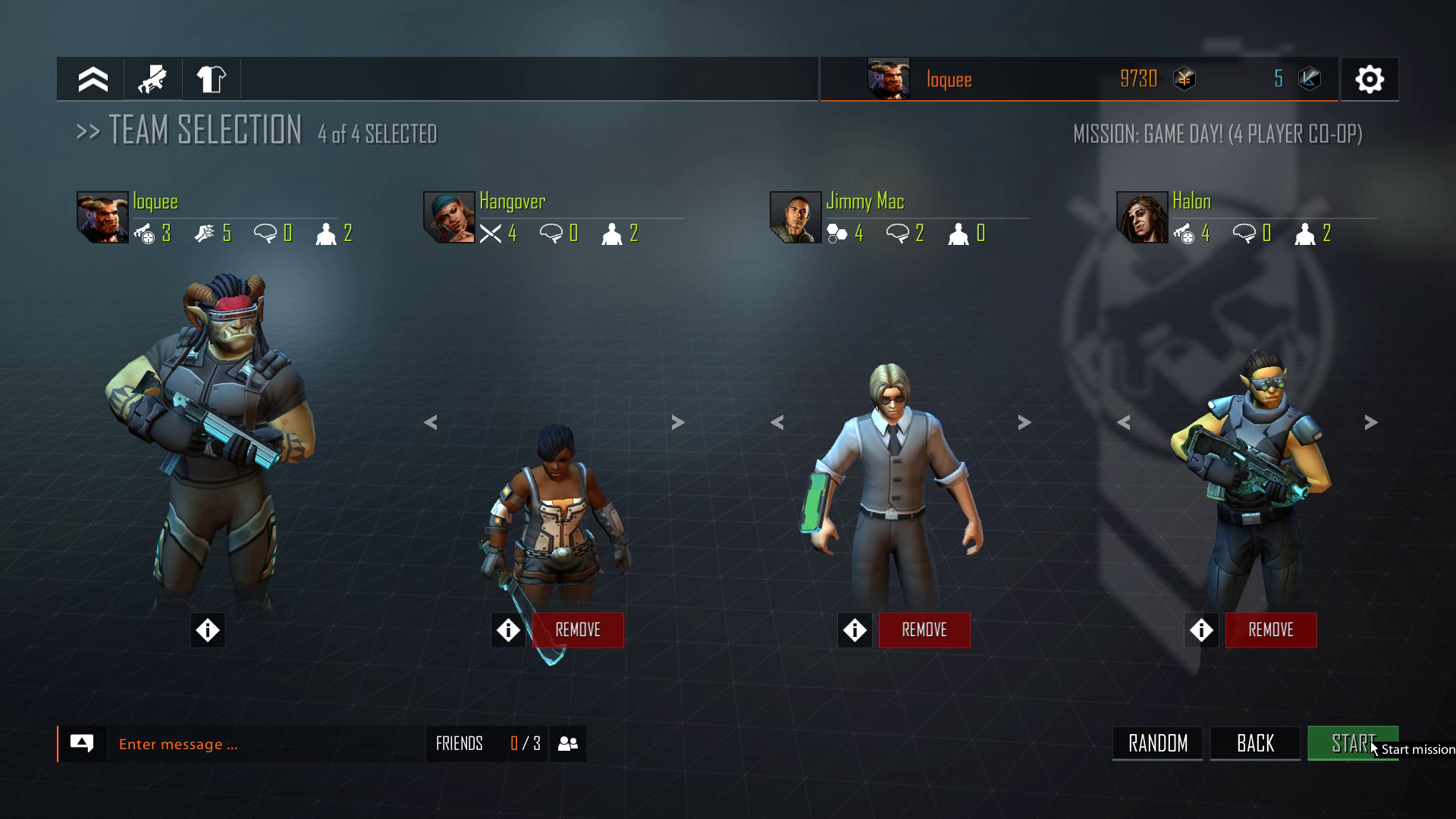View Halon's character info icon
The width and height of the screenshot is (1456, 819).
[1201, 629]
